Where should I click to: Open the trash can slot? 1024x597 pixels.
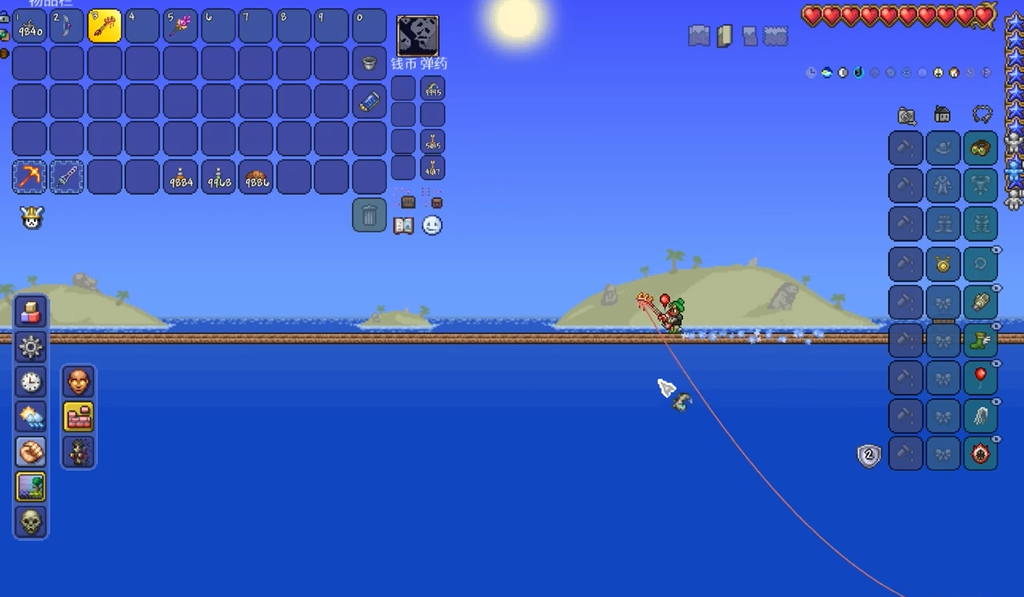(369, 214)
